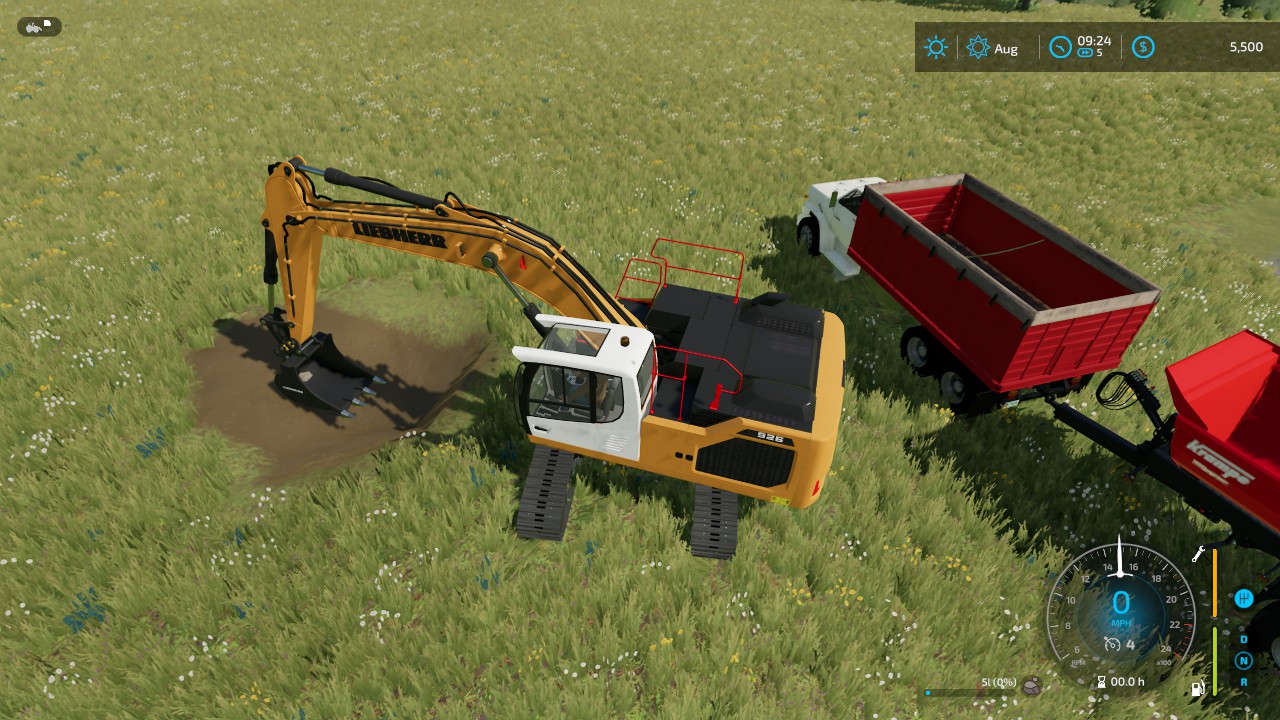Toggle Drive mode with the D indicator
The height and width of the screenshot is (720, 1280).
pyautogui.click(x=1243, y=640)
